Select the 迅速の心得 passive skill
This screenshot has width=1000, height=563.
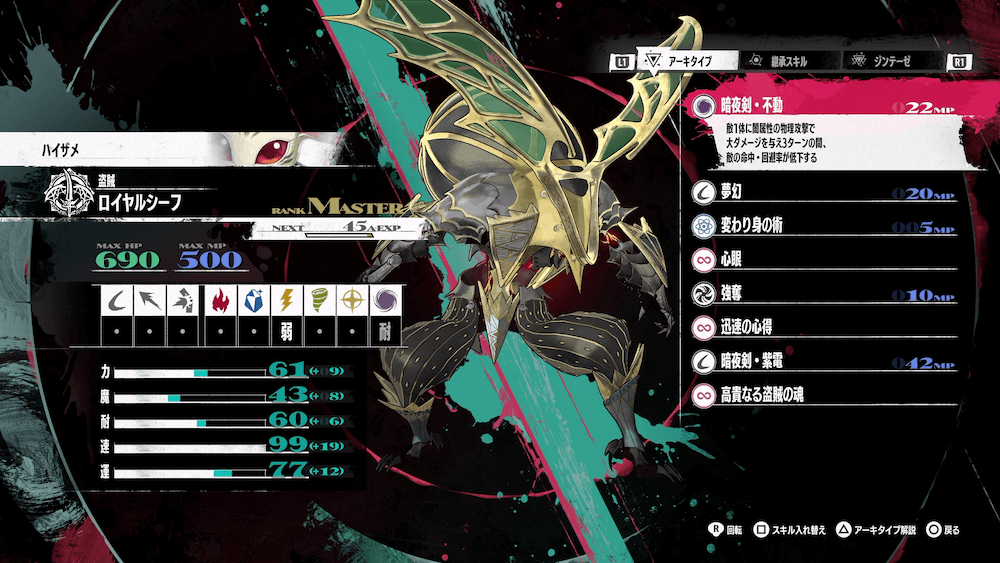pos(820,328)
